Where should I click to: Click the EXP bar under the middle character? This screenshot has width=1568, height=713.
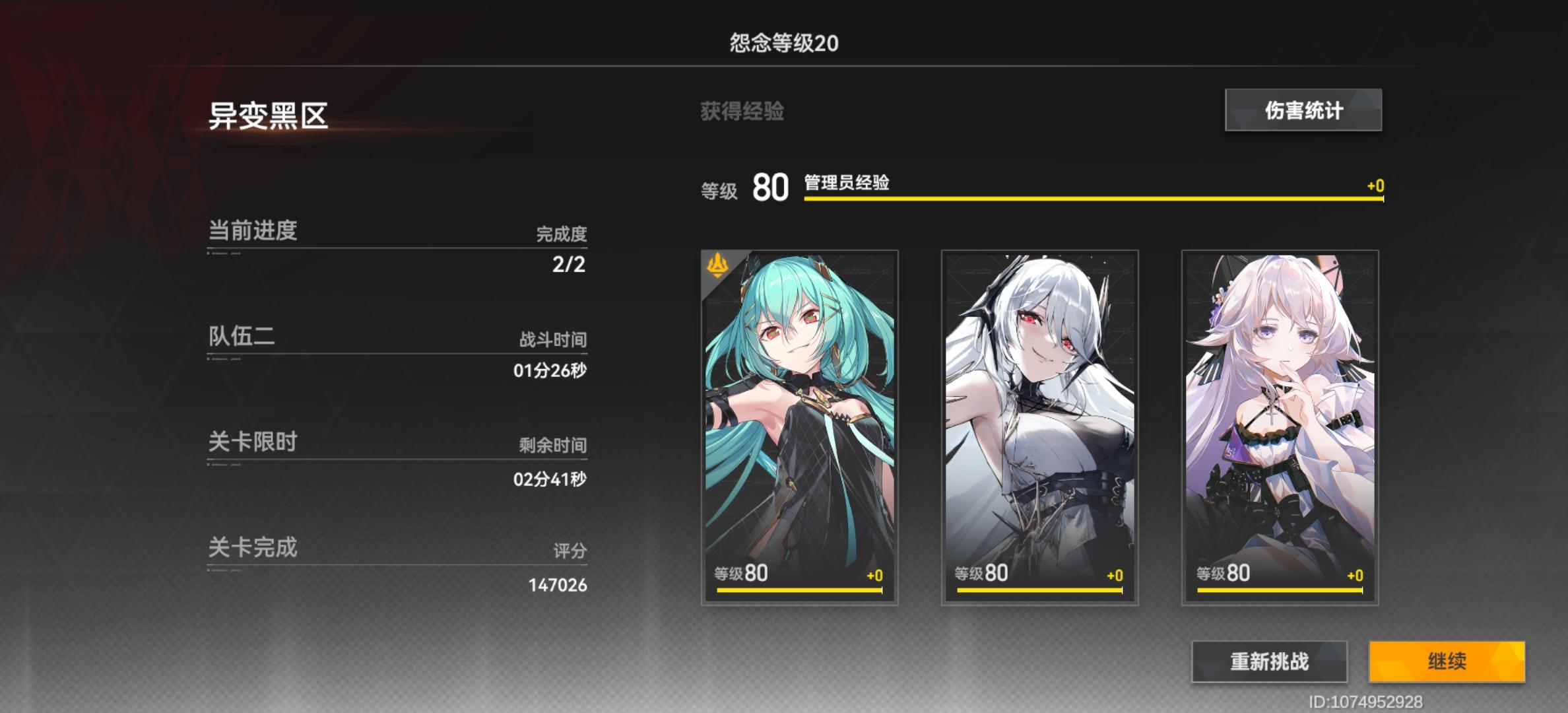(x=1040, y=591)
